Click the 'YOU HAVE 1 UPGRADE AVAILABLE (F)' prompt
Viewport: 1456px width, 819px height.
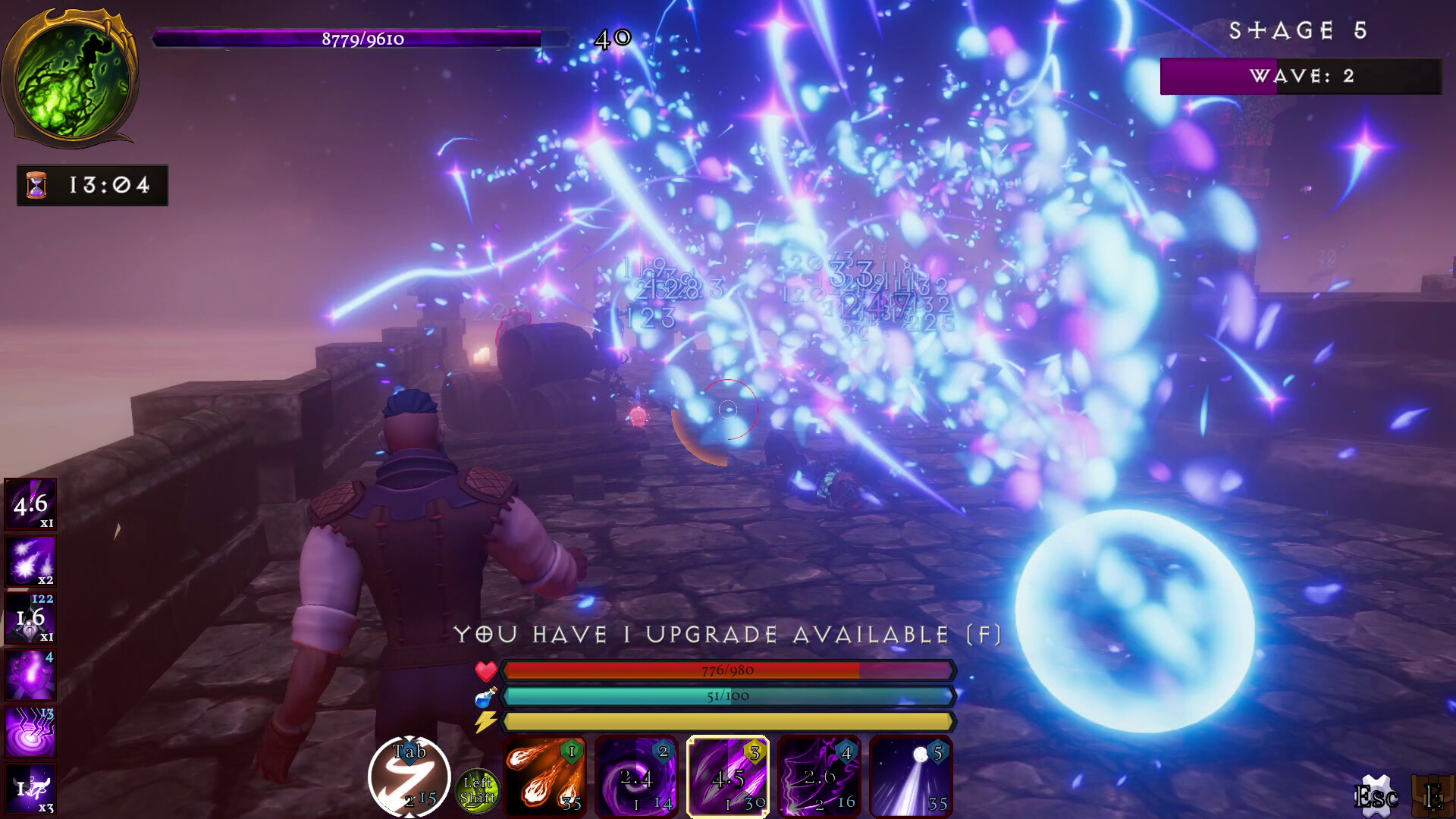click(x=728, y=636)
